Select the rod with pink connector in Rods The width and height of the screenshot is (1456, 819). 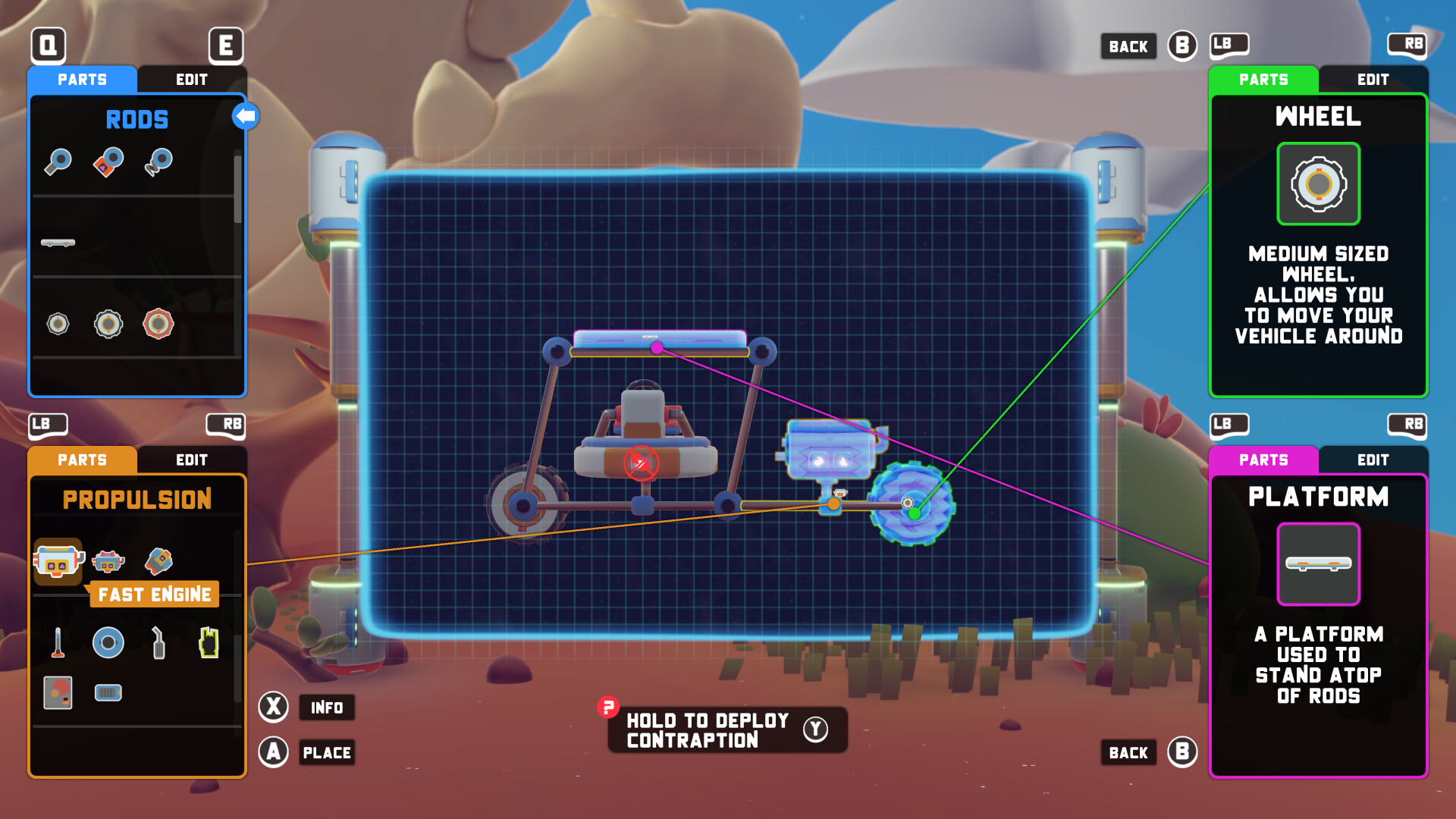click(x=107, y=162)
